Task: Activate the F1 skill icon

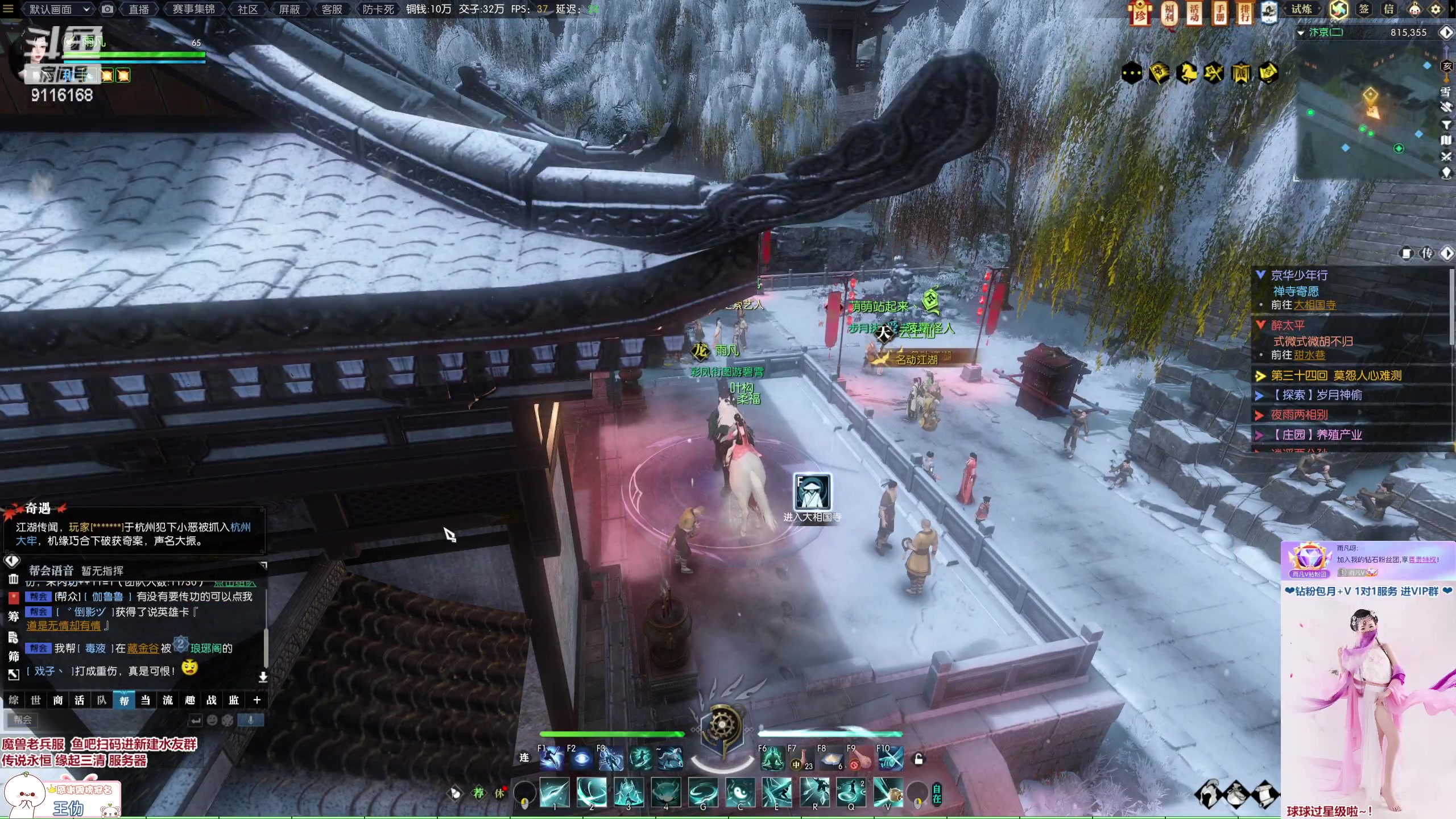Action: tap(552, 759)
